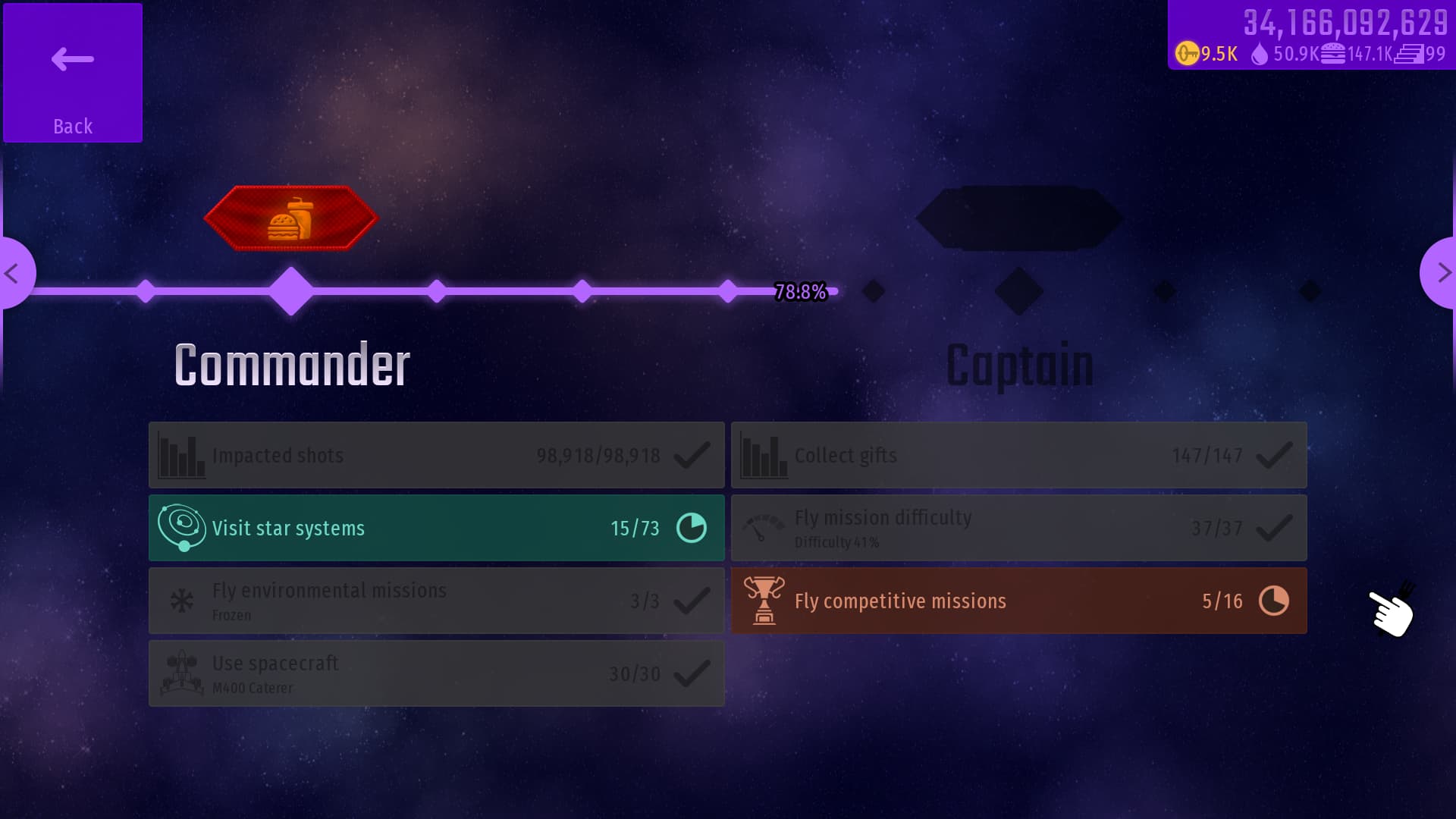1456x819 pixels.
Task: Select the Fly environmental missions row
Action: coord(437,601)
